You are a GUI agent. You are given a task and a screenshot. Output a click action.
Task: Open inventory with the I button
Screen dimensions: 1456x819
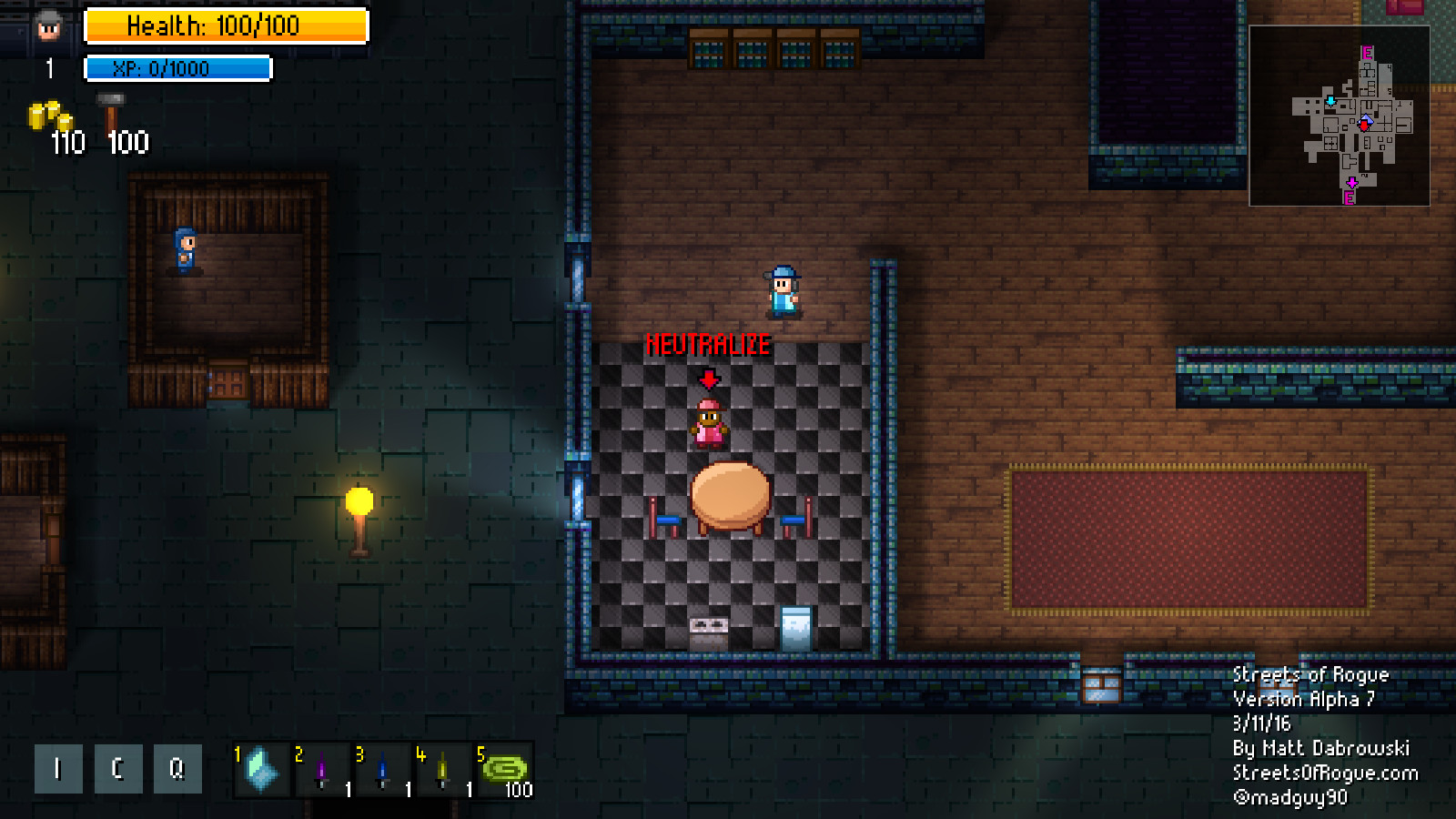57,768
